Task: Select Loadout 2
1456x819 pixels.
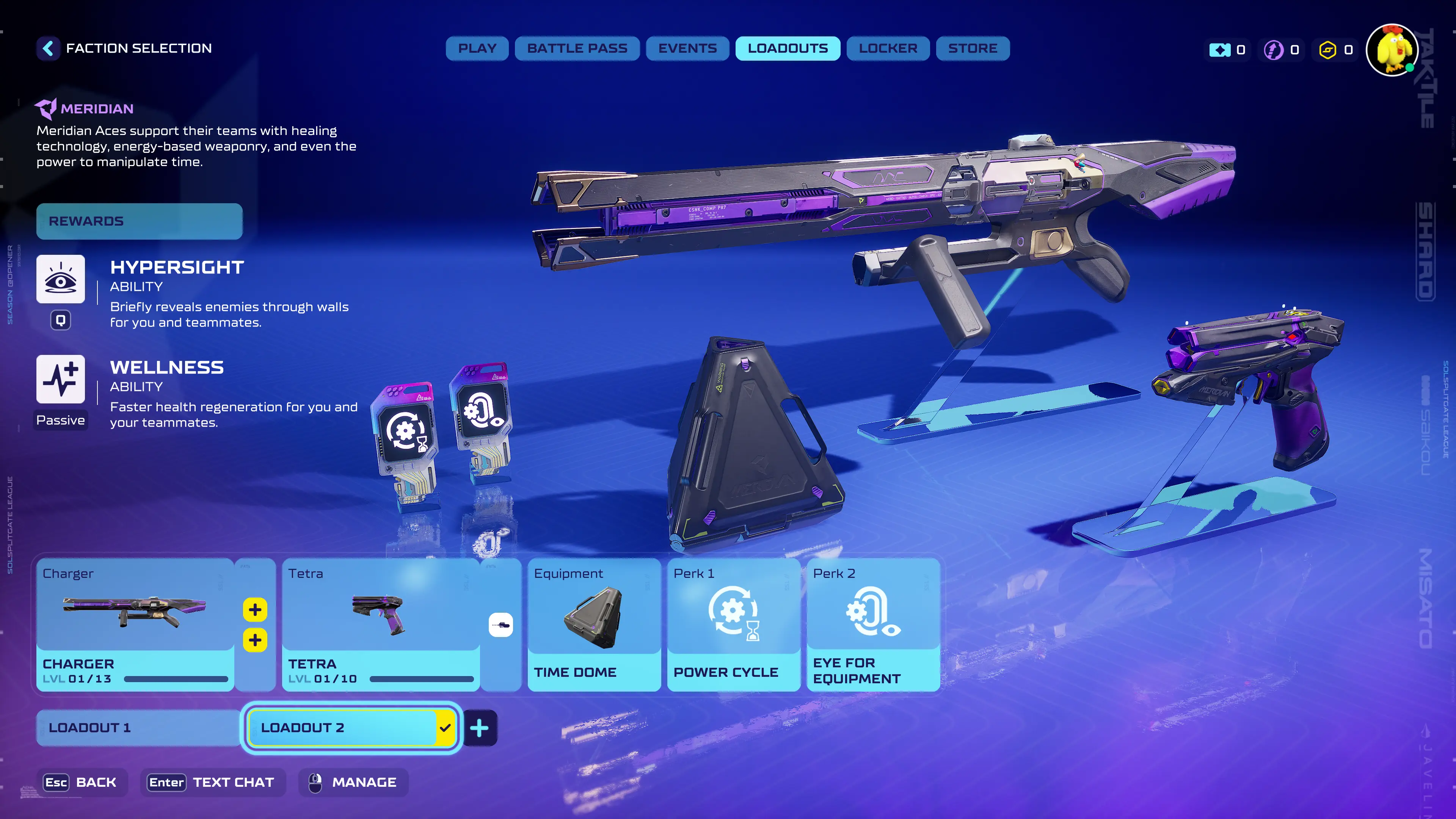Action: (x=341, y=728)
